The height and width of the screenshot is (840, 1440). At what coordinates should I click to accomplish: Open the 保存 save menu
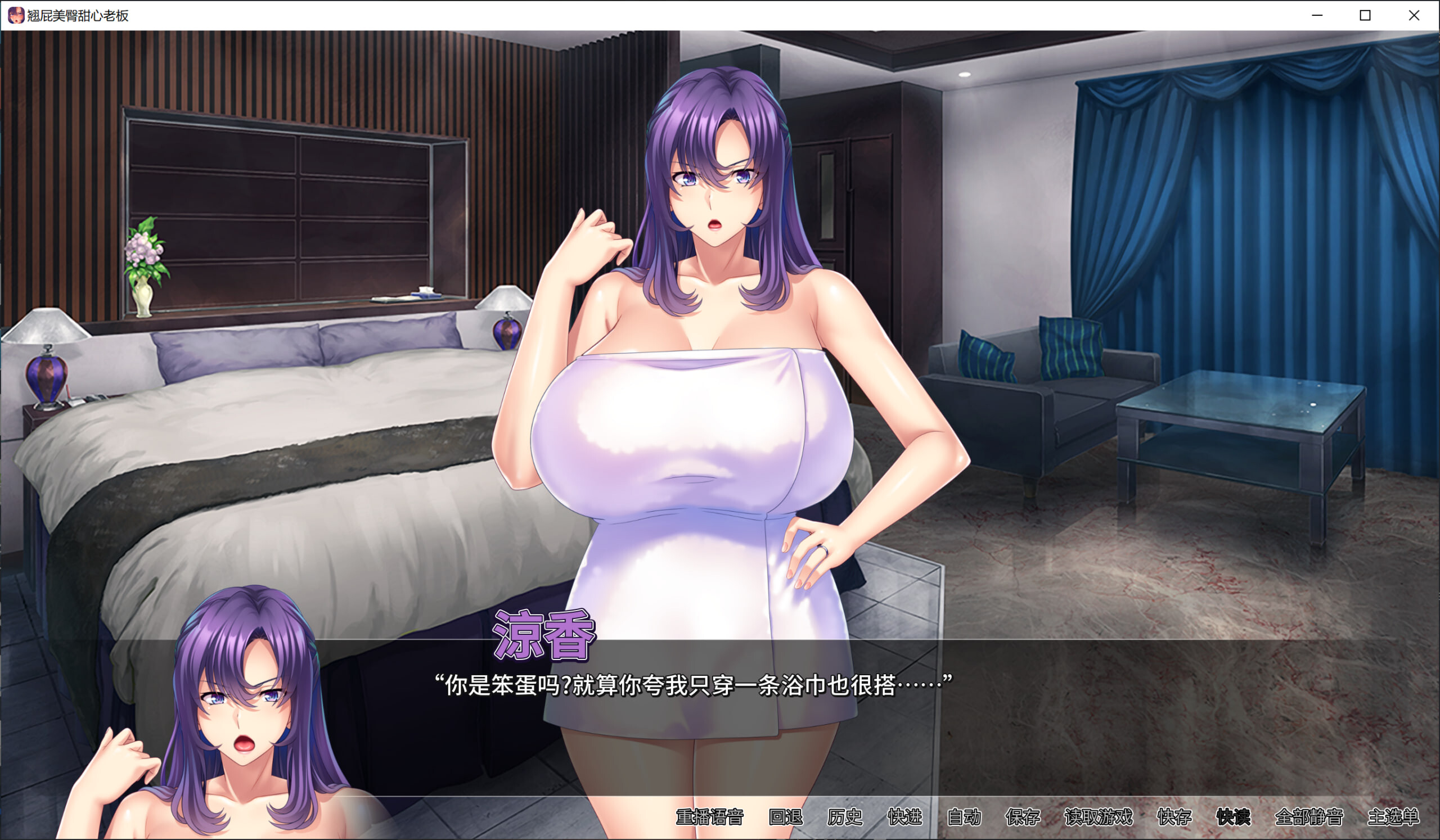[x=1023, y=817]
